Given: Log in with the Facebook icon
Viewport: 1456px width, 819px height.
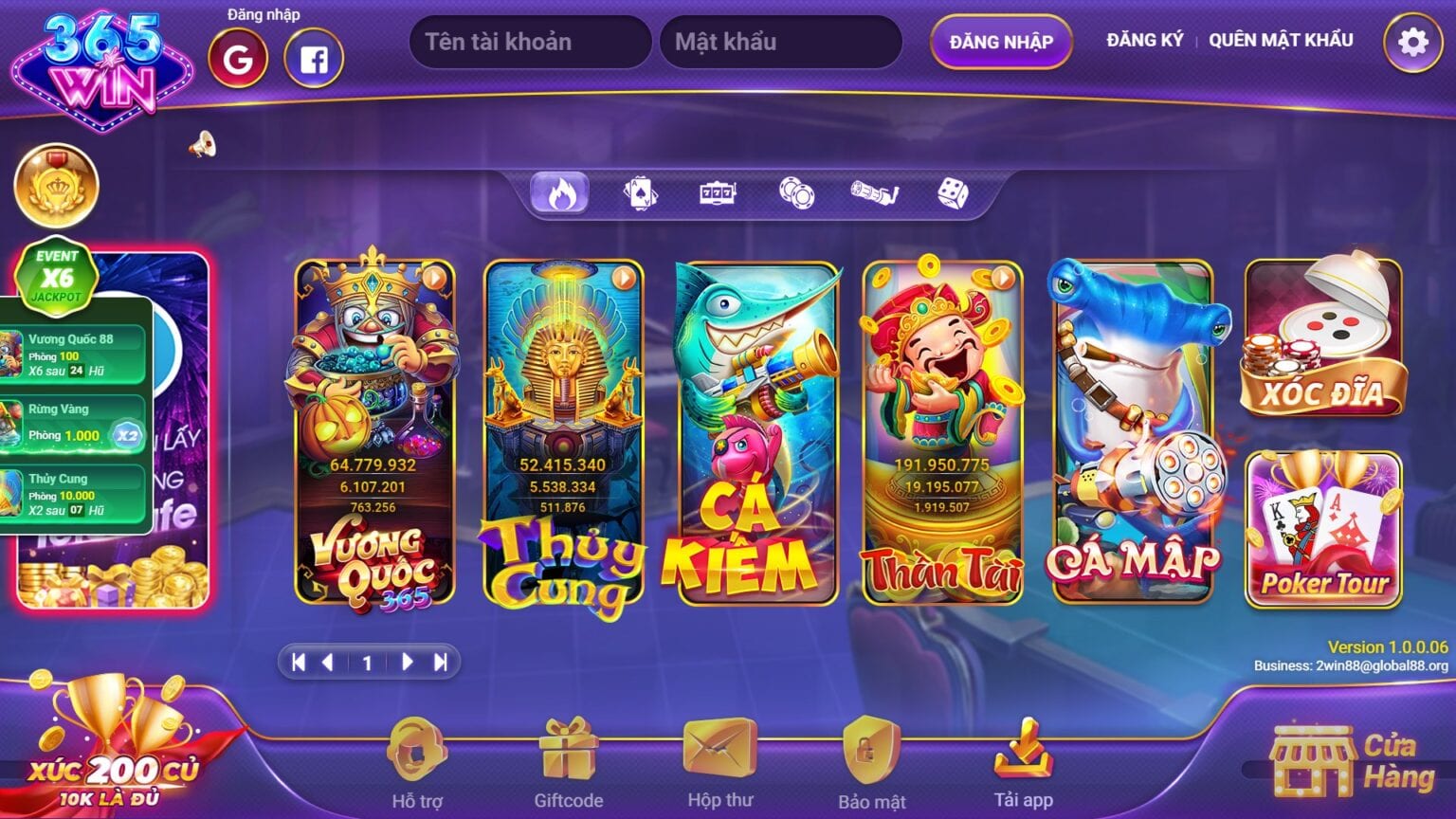Looking at the screenshot, I should coord(313,59).
